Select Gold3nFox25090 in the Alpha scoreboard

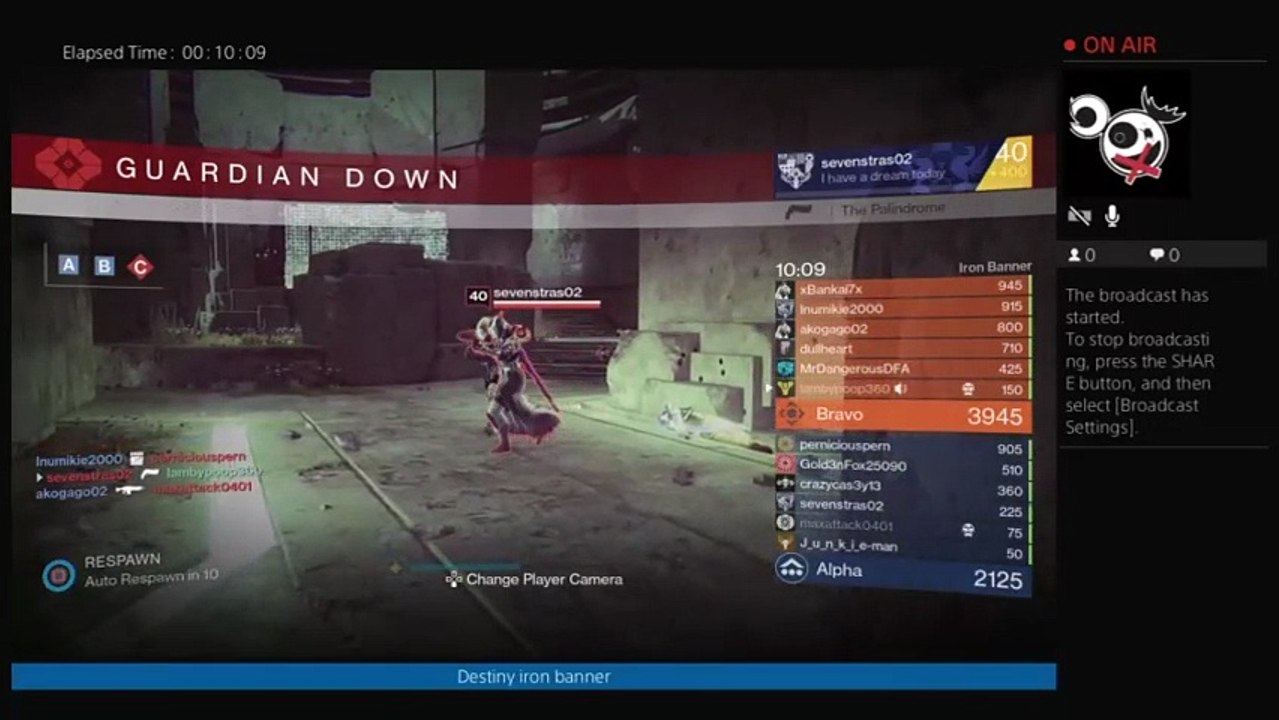902,466
